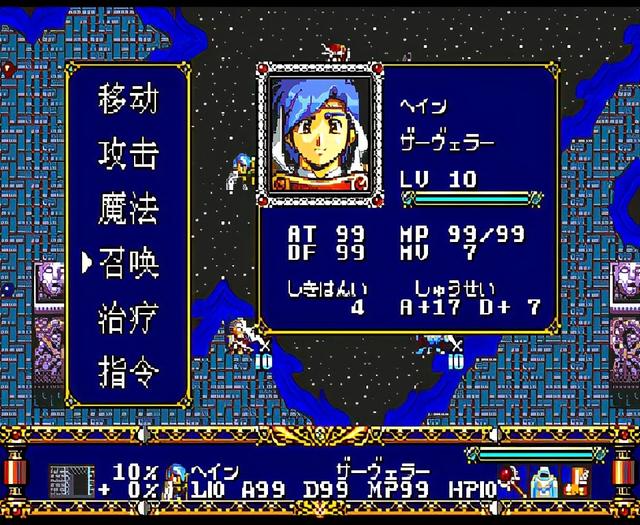Viewport: 640px width, 525px height.
Task: Select the boot accessory icon in the bottom bar
Action: 576,482
